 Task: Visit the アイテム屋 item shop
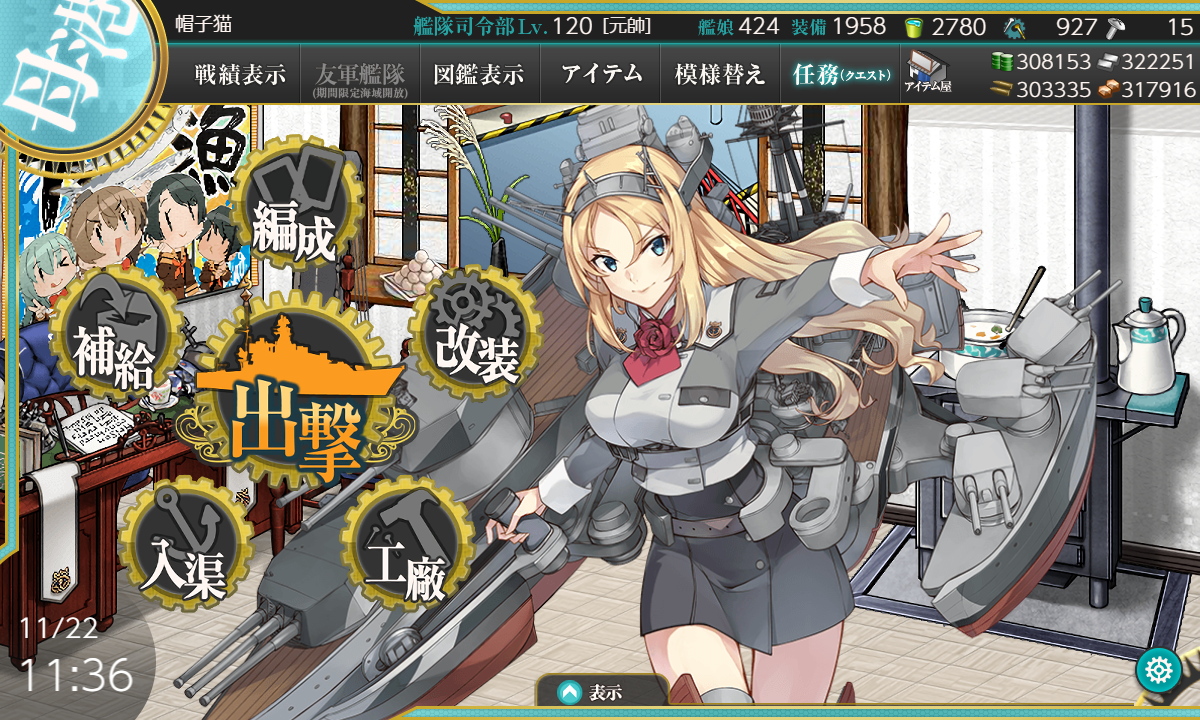click(927, 73)
